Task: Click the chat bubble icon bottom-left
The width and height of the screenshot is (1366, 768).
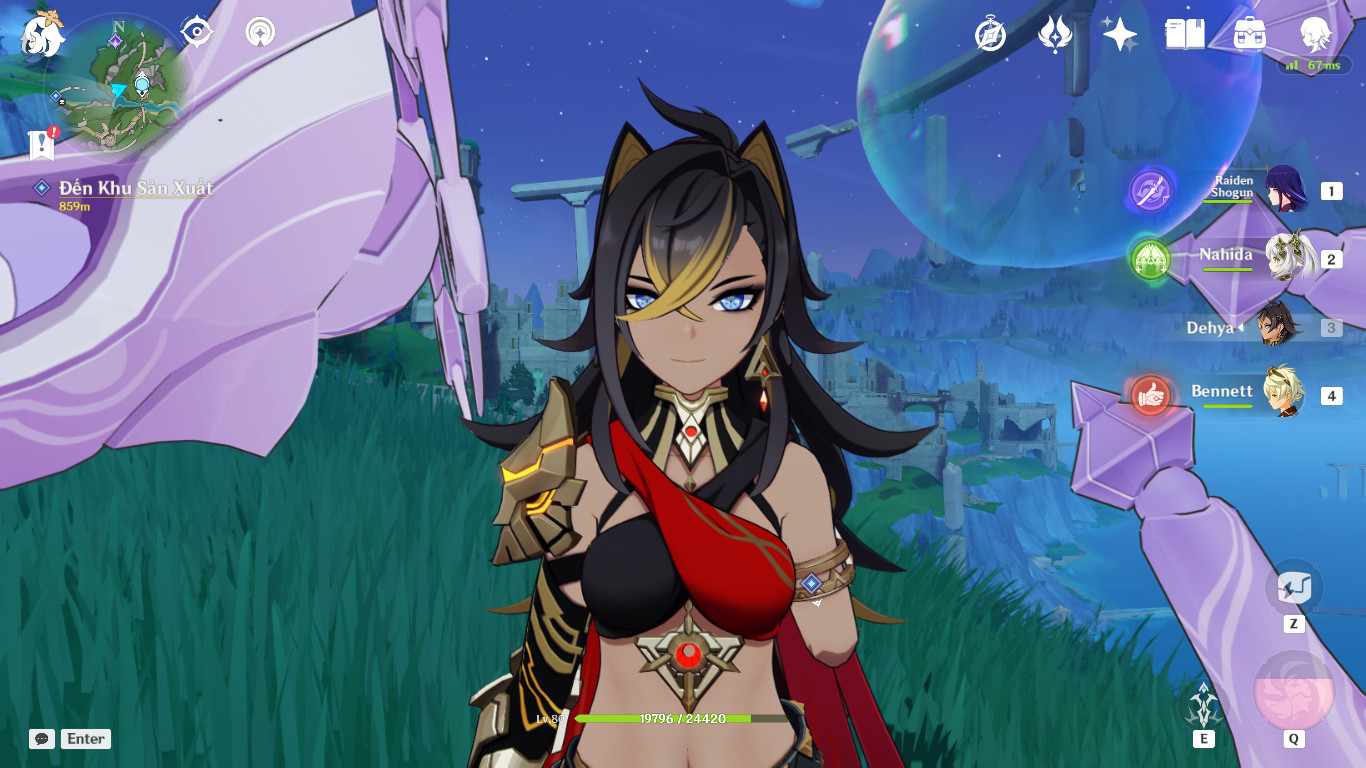Action: pos(41,739)
